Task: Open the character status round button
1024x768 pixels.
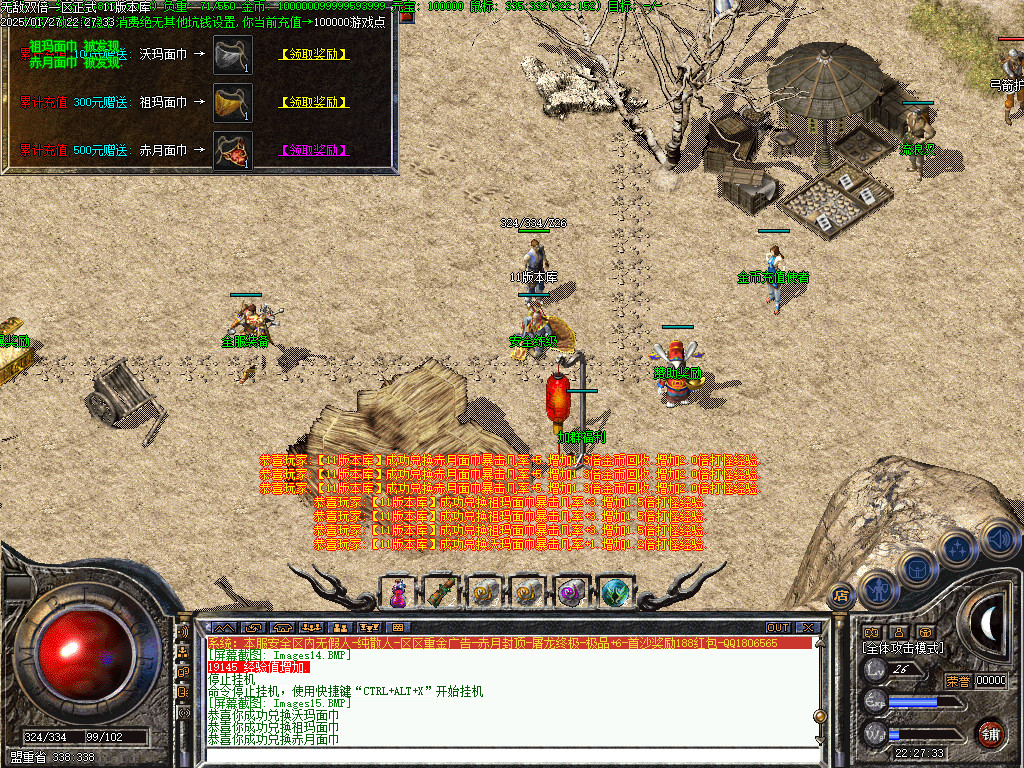Action: [x=877, y=589]
